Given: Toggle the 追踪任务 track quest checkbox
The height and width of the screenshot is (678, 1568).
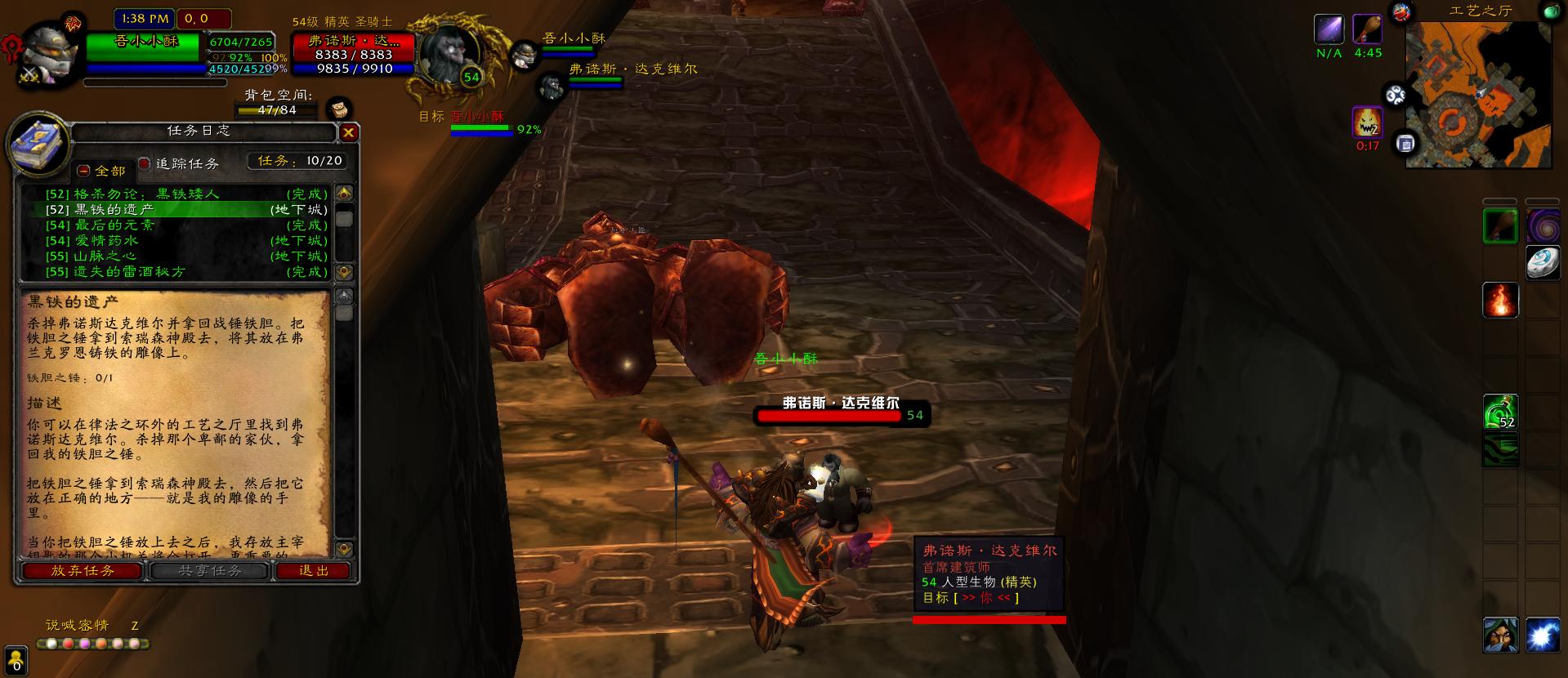Looking at the screenshot, I should pos(145,164).
